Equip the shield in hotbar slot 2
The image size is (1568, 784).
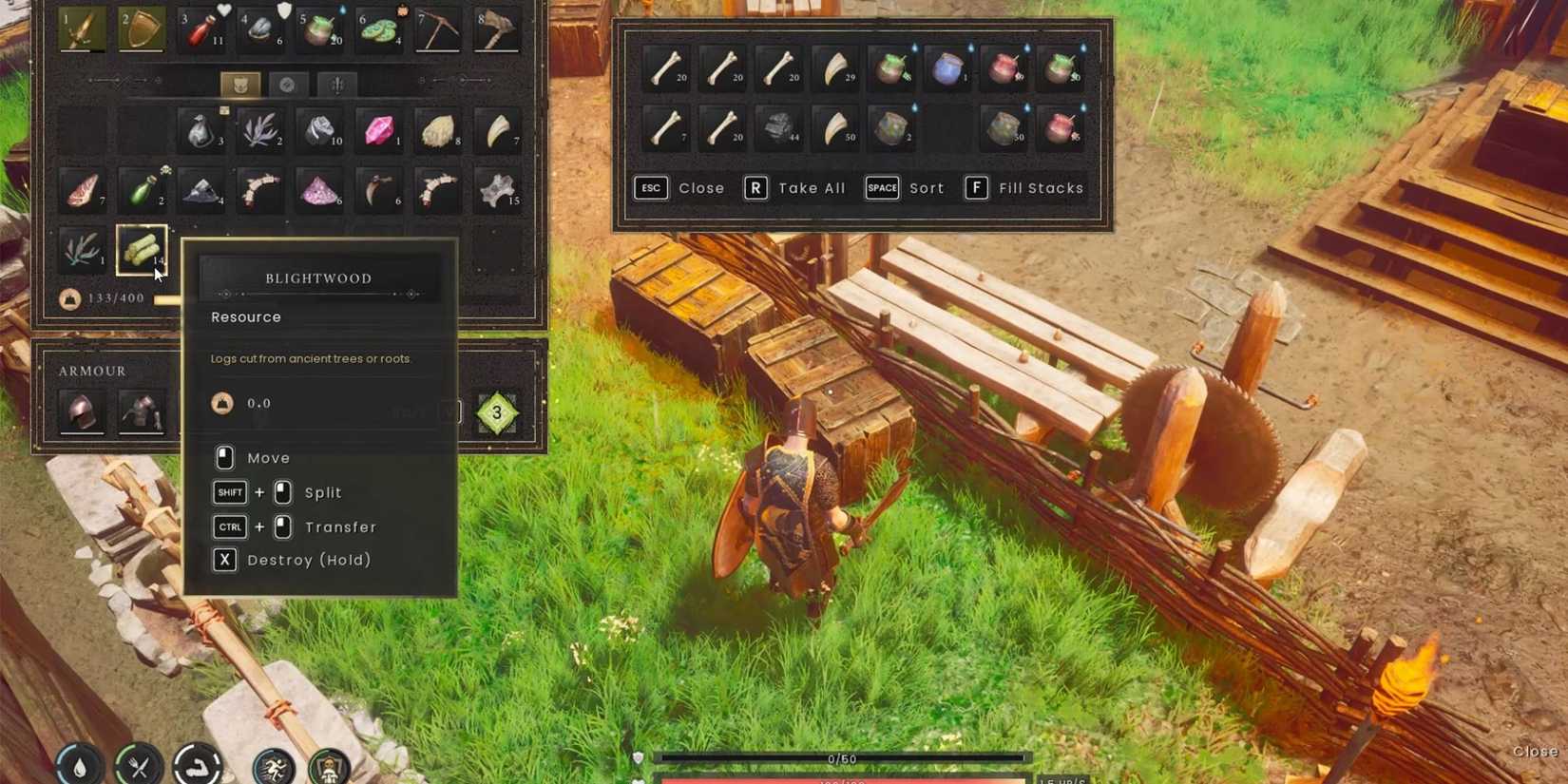[x=141, y=29]
